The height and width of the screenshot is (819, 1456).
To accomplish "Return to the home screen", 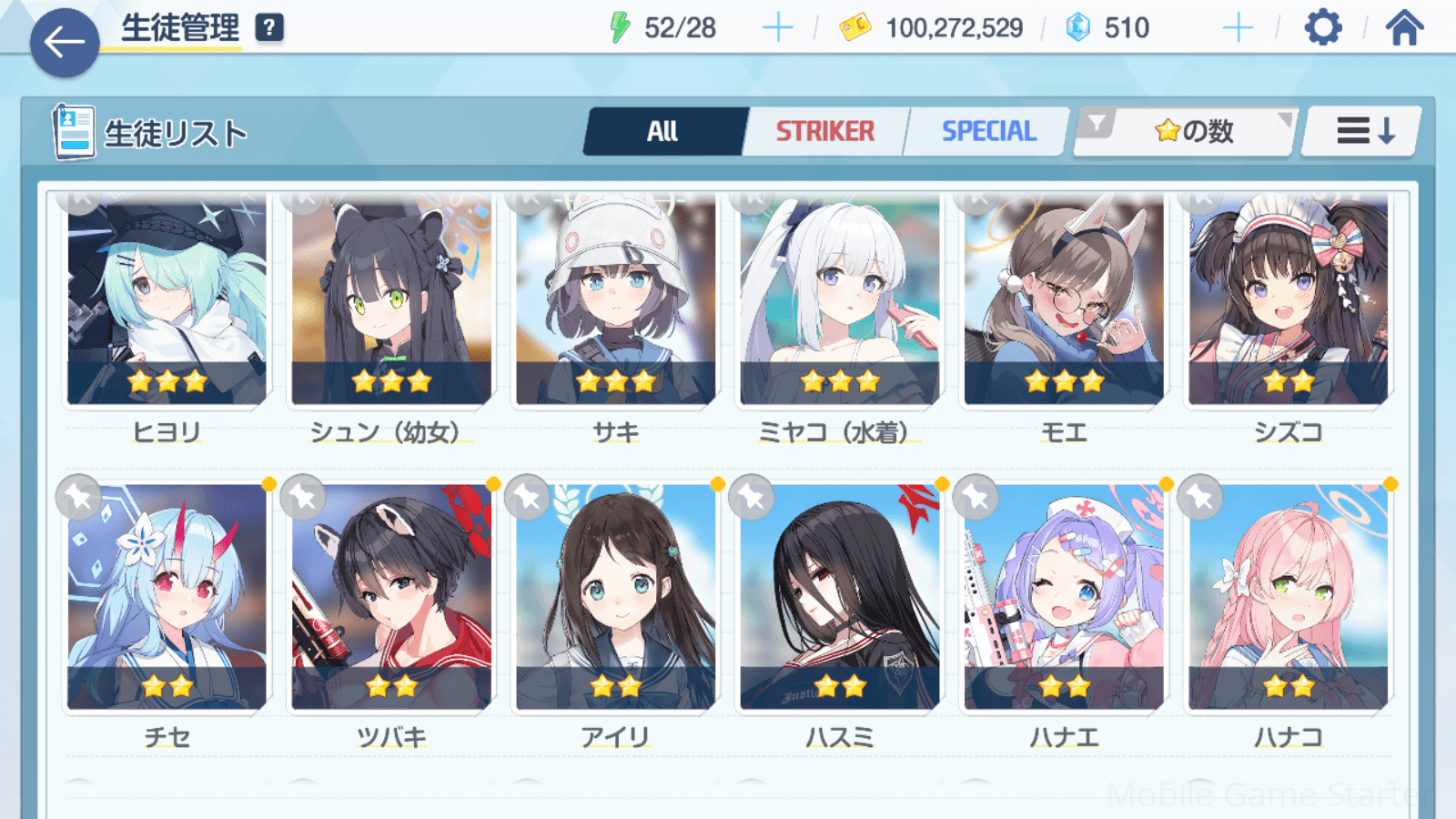I will tap(1404, 28).
